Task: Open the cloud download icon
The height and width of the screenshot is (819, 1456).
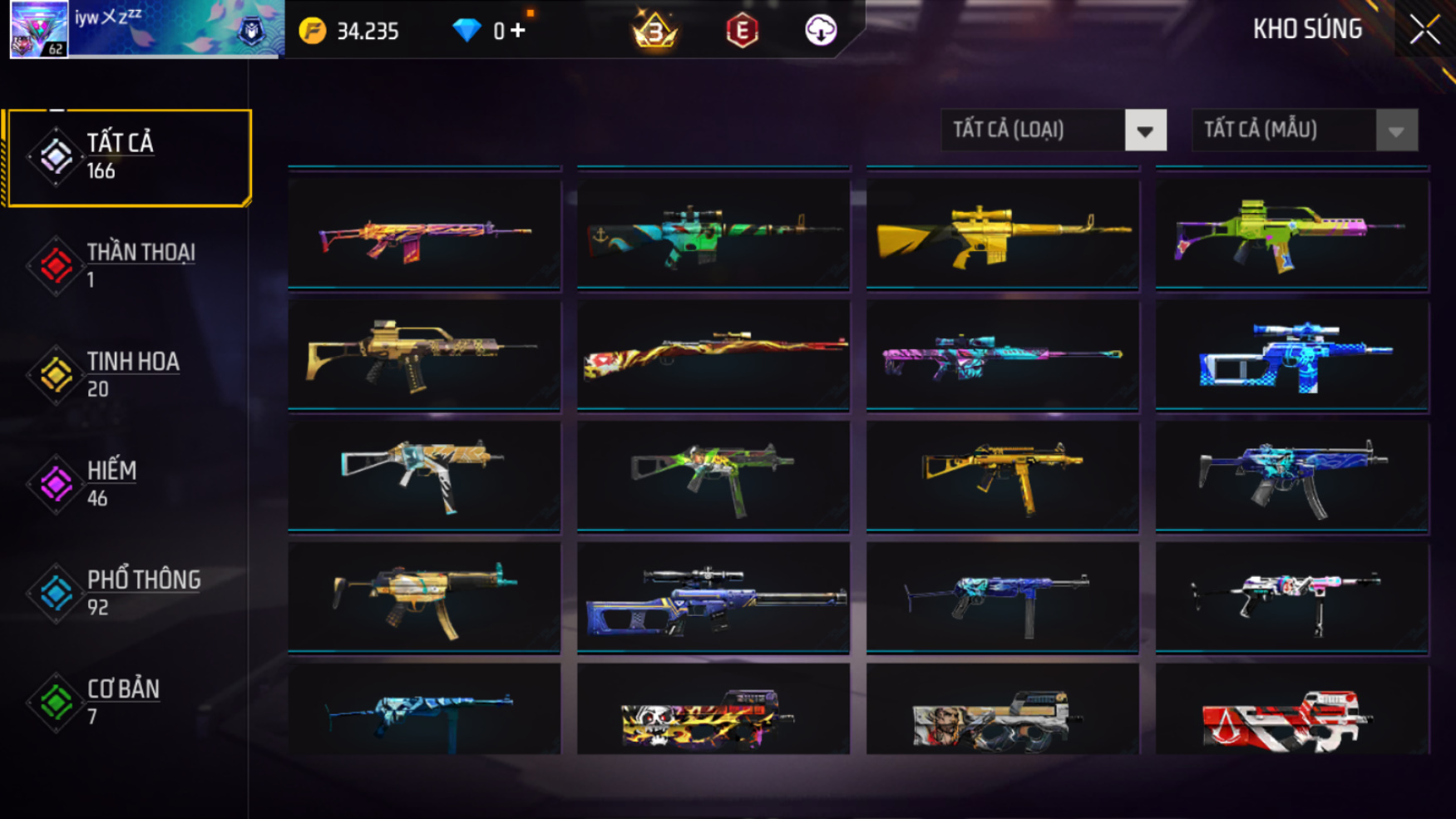Action: click(x=820, y=32)
